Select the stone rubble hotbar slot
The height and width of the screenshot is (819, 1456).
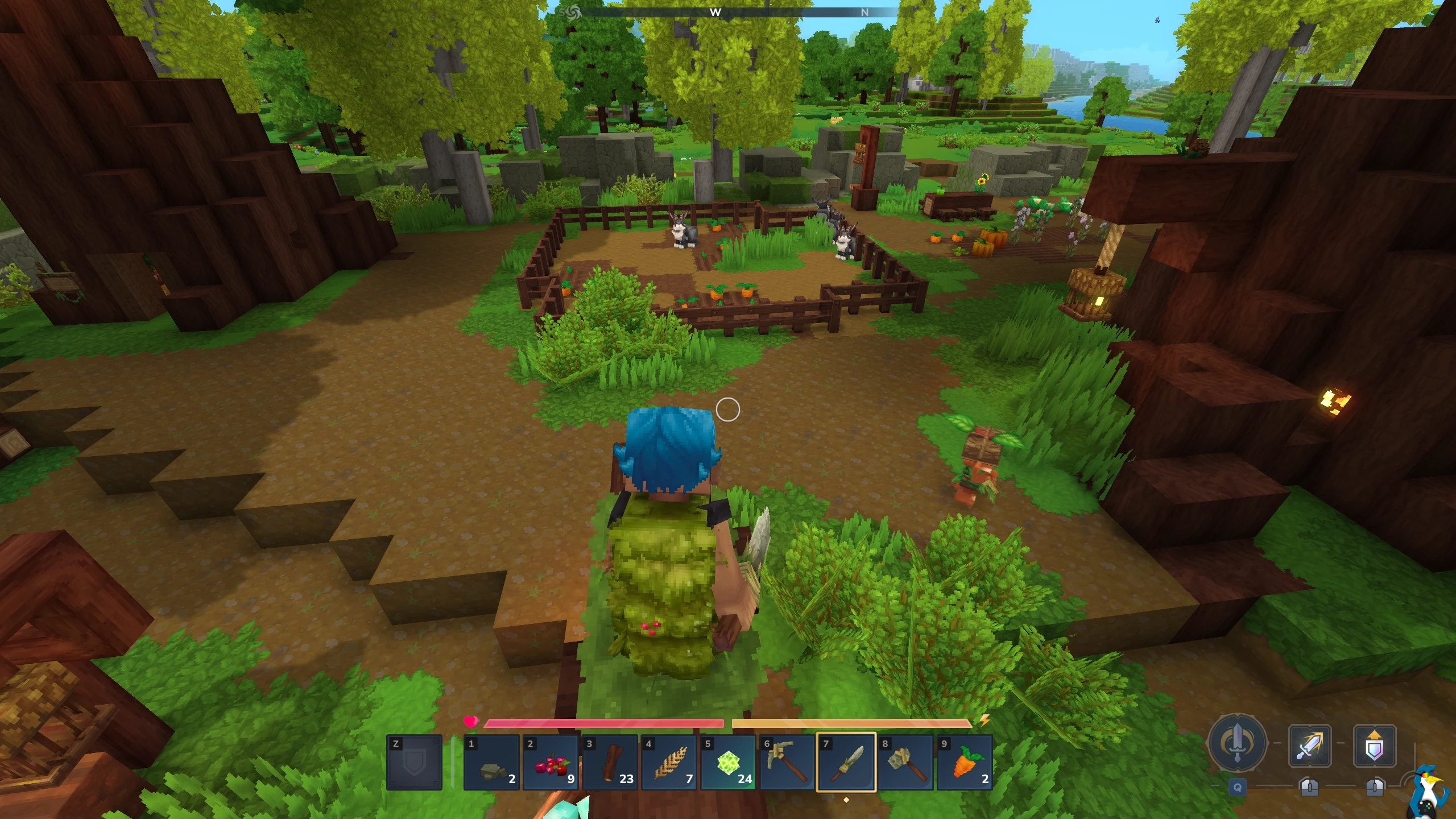tap(491, 762)
